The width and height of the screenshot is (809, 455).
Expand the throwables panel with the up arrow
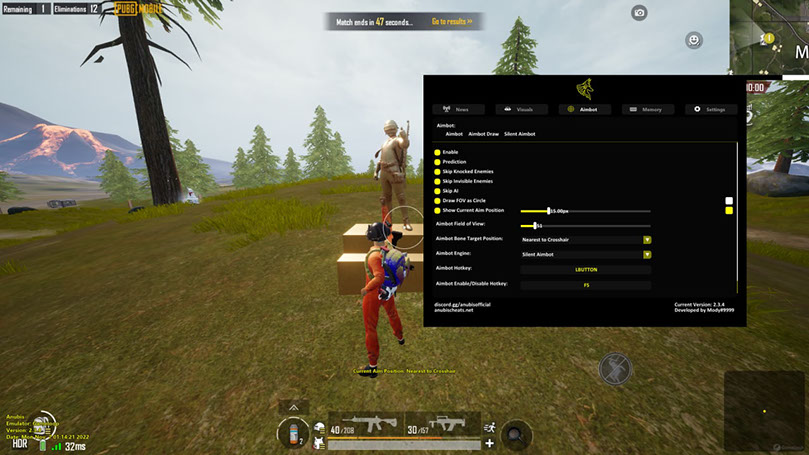(x=293, y=407)
